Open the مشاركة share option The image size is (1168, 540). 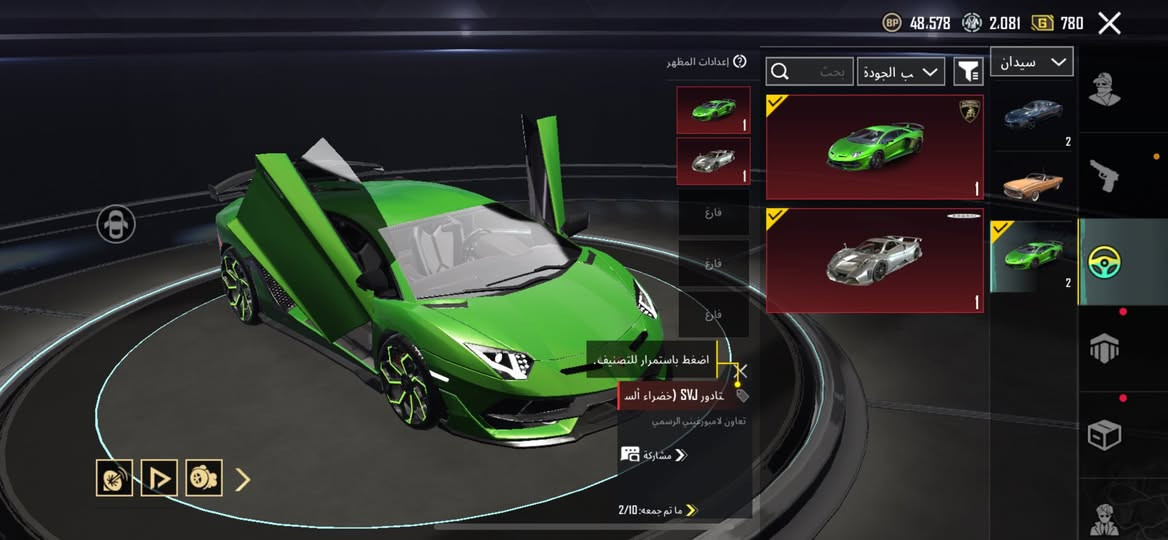(655, 455)
